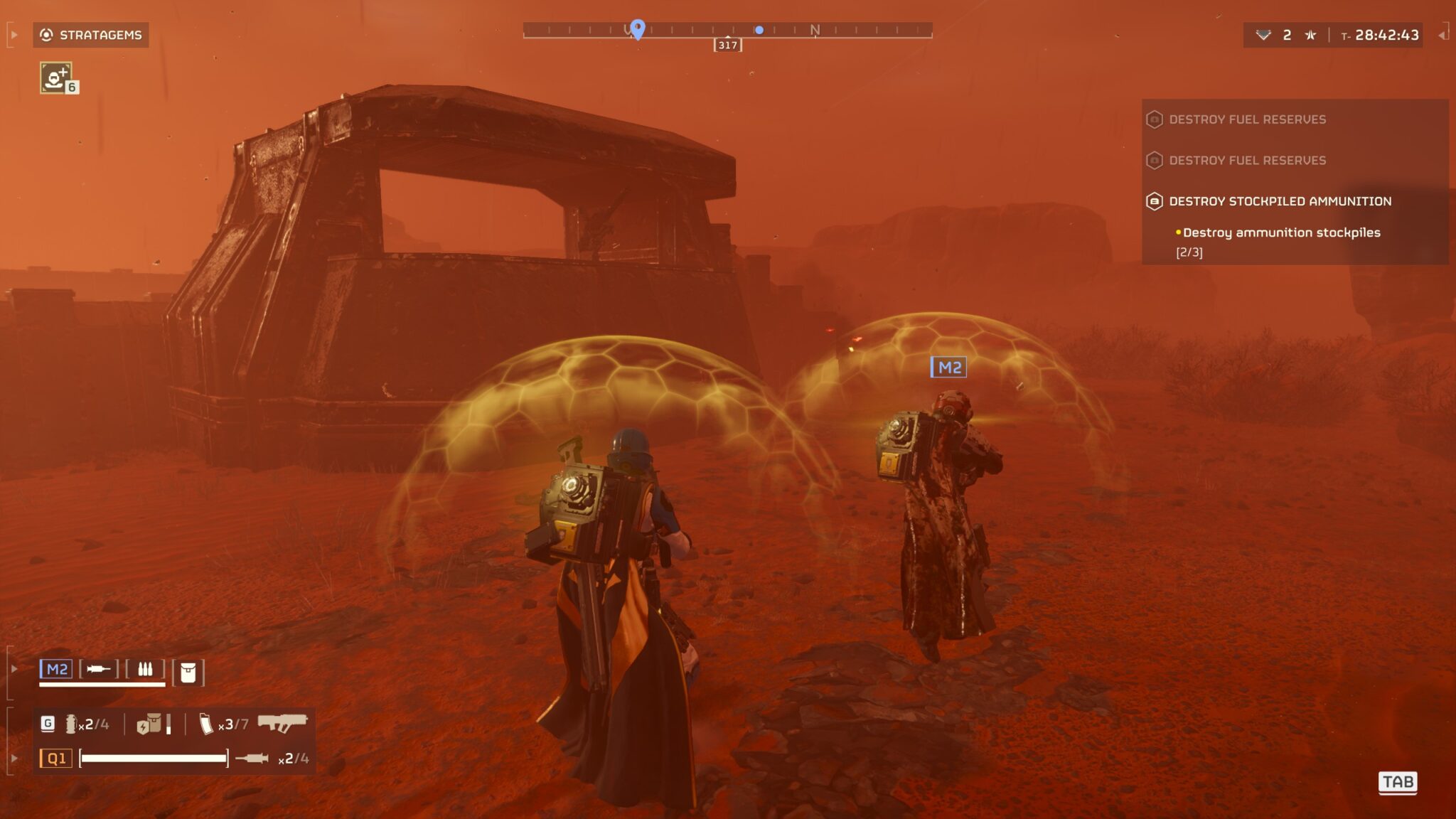This screenshot has width=1456, height=819.
Task: Choose the grenade icon
Action: click(70, 724)
